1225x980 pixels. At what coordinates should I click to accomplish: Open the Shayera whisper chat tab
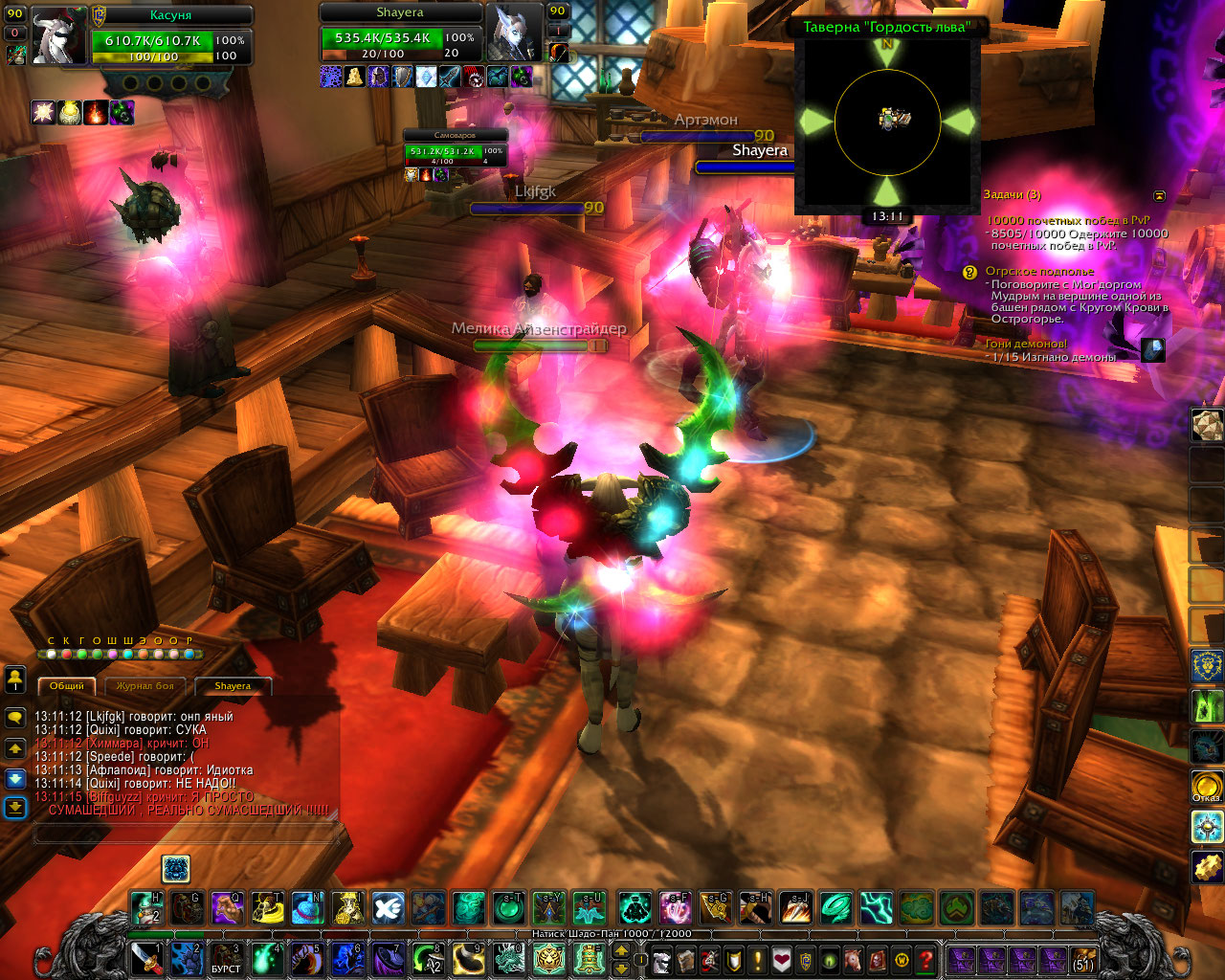click(233, 685)
